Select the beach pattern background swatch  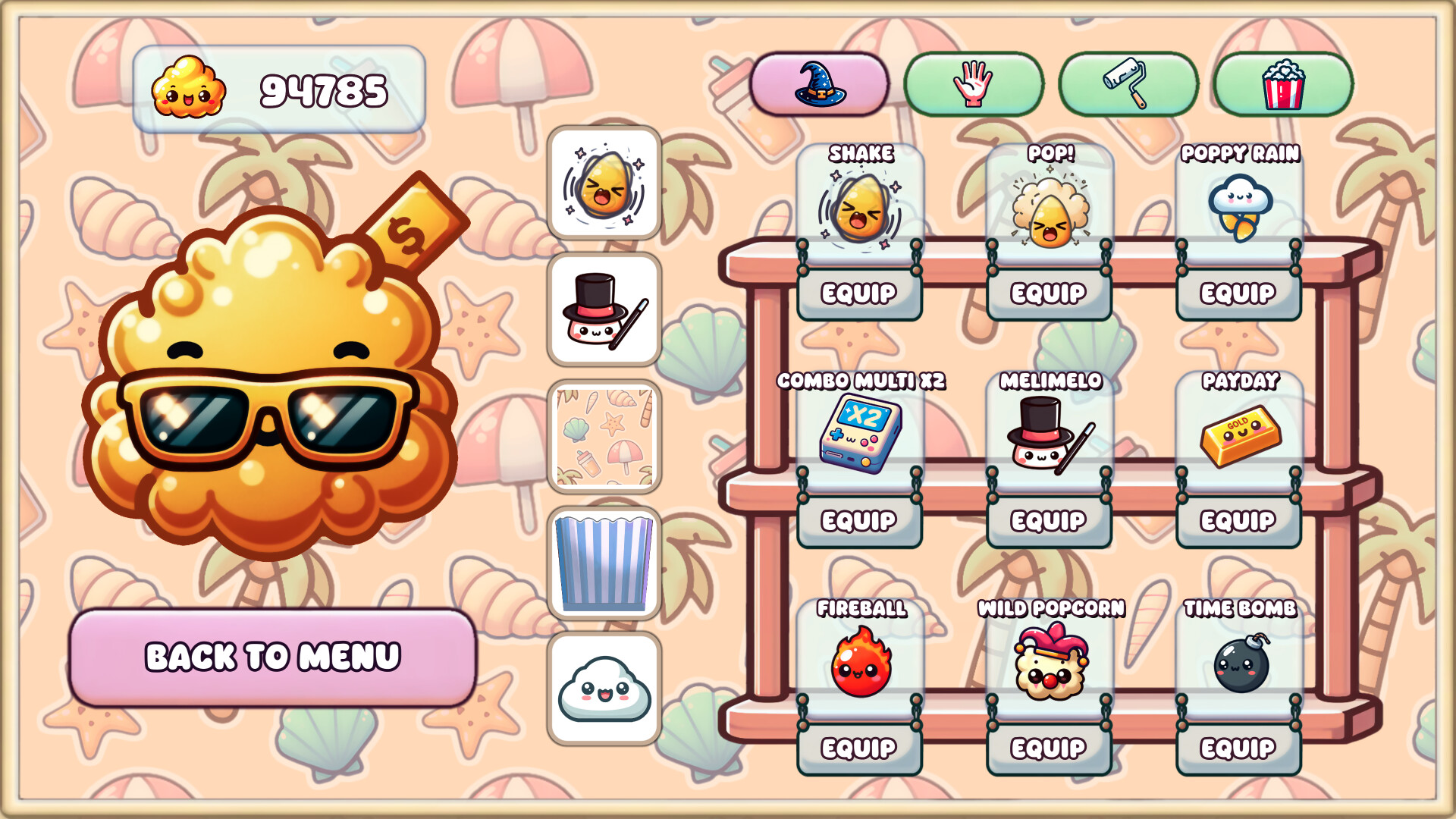pos(604,435)
